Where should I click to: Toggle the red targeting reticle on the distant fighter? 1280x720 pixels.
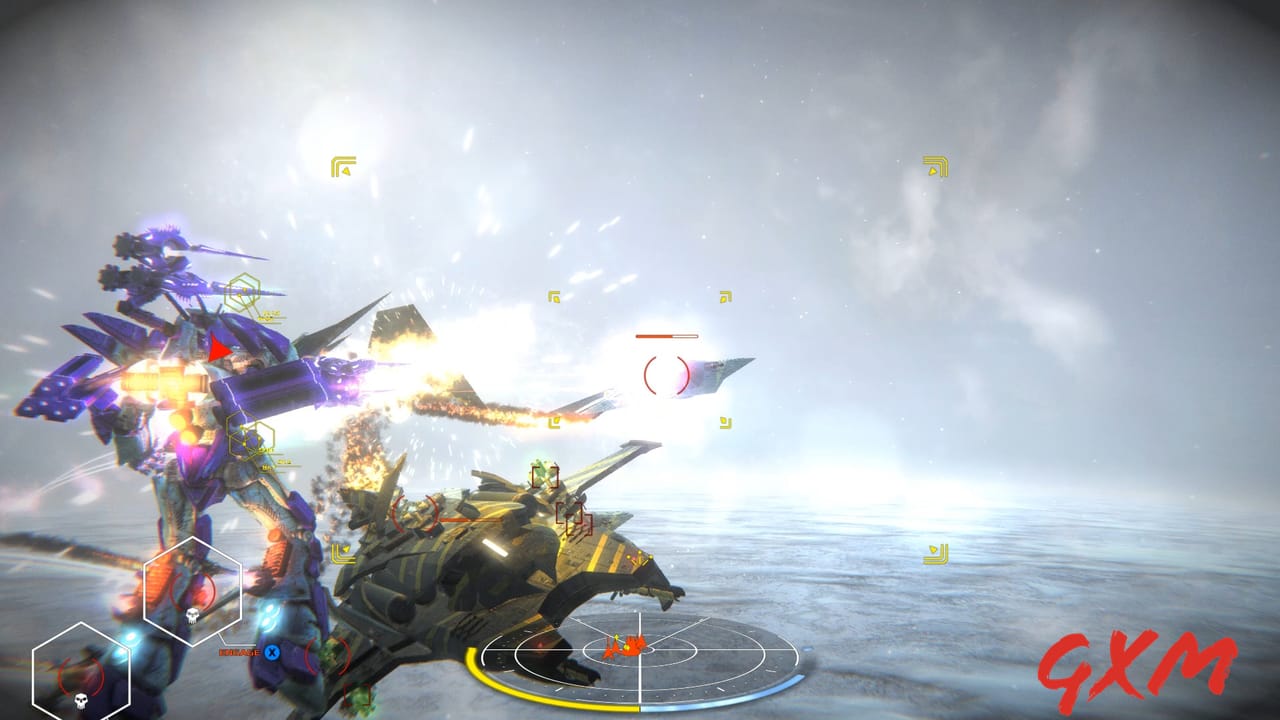(665, 373)
